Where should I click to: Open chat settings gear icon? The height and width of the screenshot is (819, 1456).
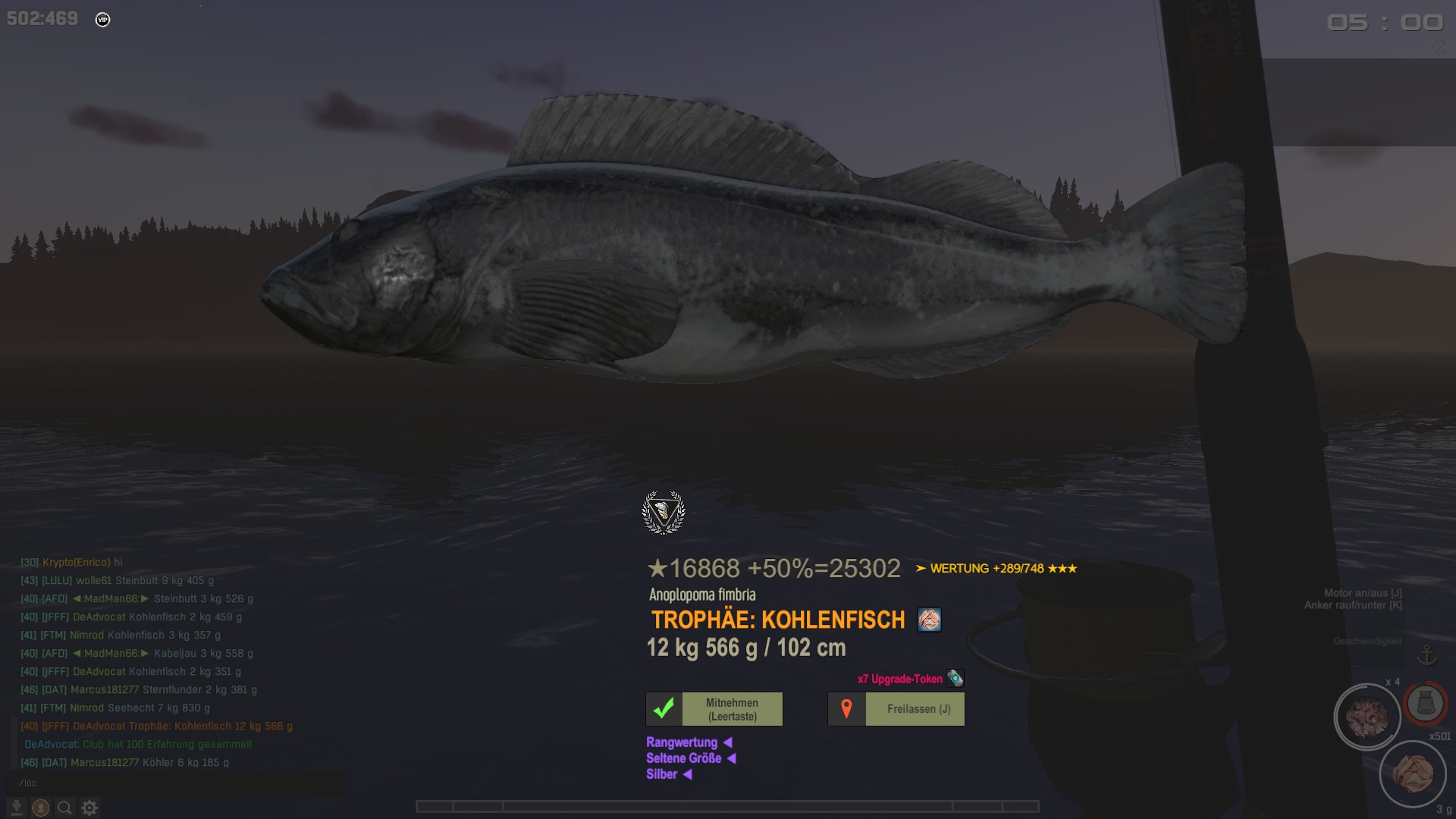point(89,808)
